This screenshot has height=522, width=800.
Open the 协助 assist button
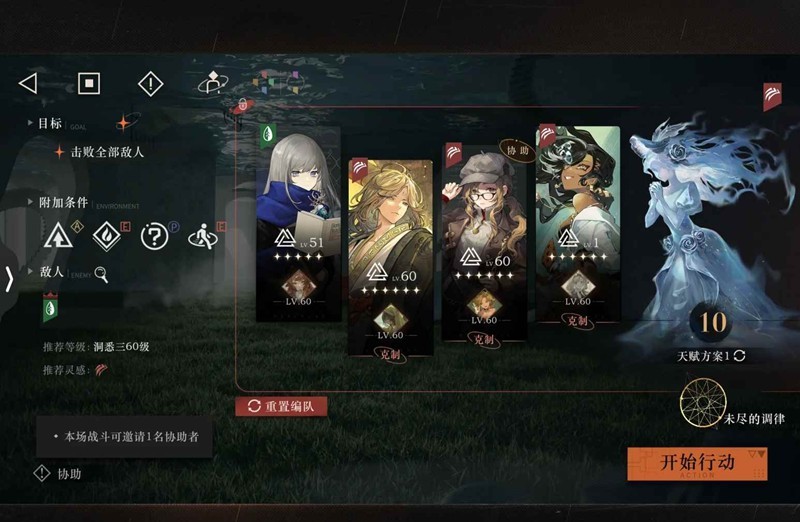coord(58,474)
